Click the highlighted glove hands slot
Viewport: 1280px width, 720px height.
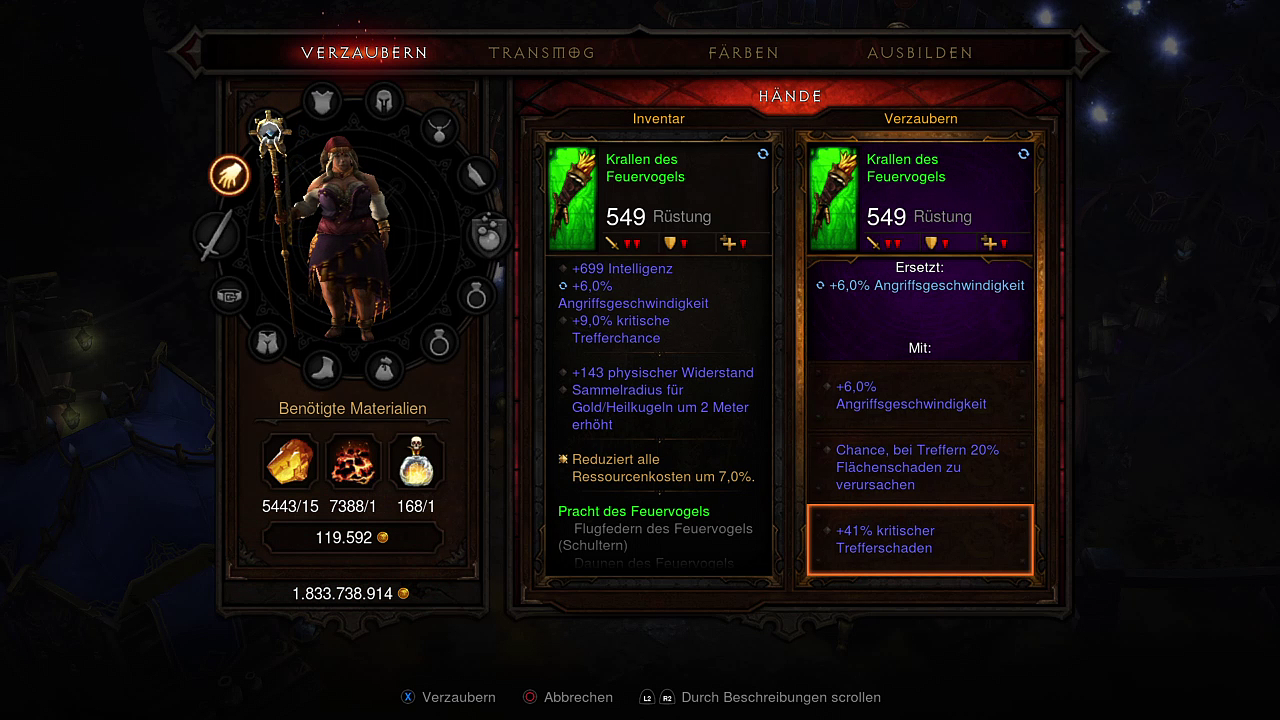[x=230, y=176]
